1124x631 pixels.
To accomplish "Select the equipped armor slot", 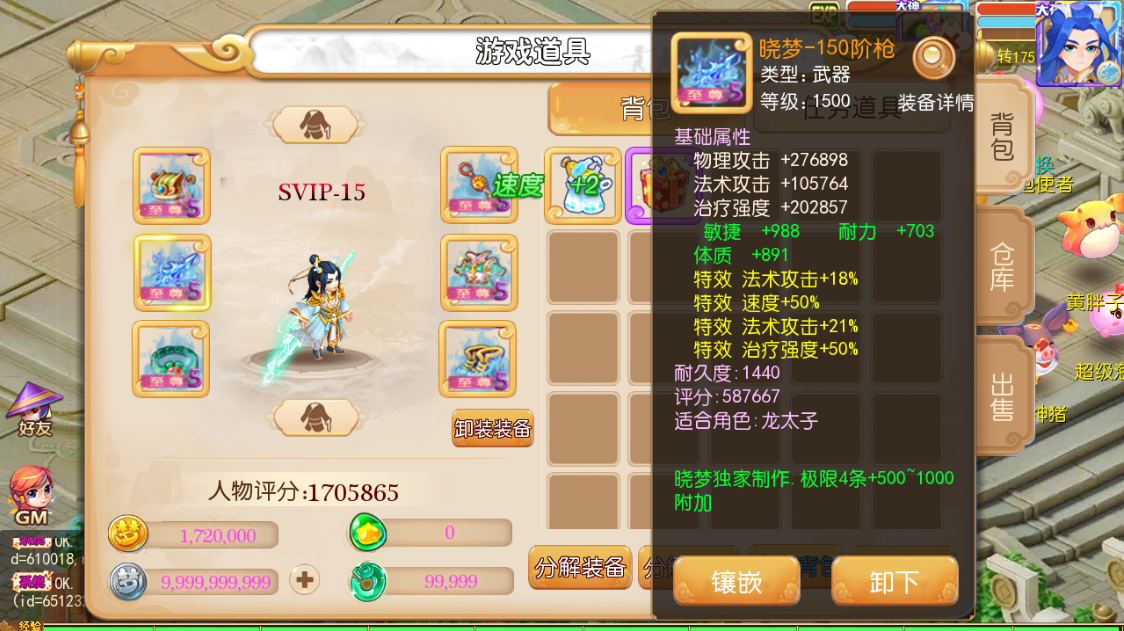I will tap(479, 273).
